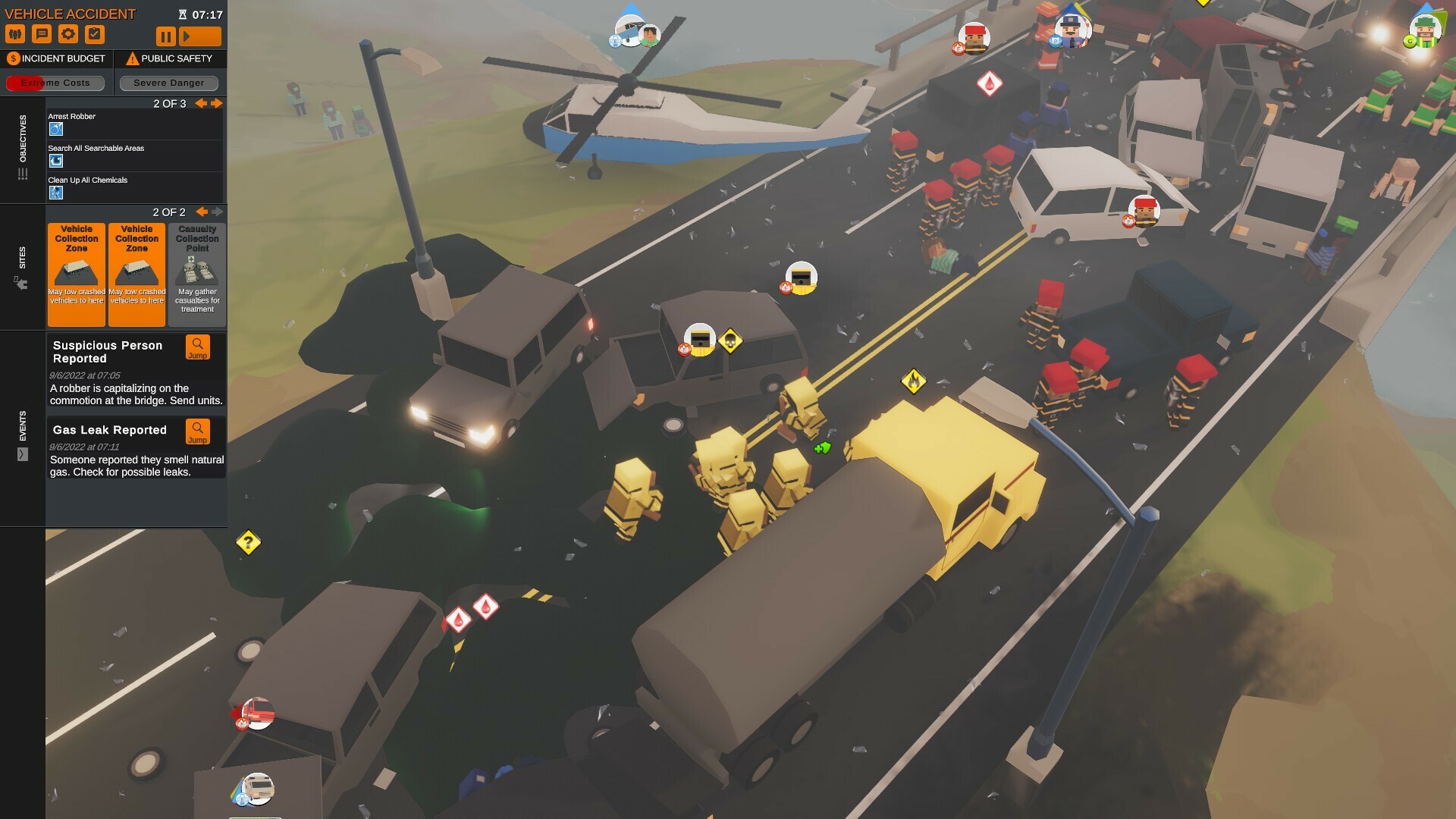This screenshot has height=819, width=1456.
Task: Open the message log icon
Action: (42, 33)
